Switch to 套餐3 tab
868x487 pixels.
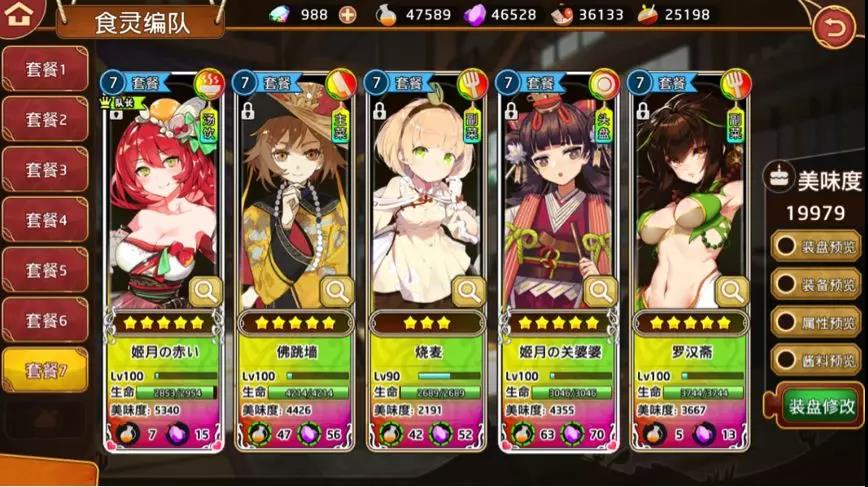click(x=46, y=170)
